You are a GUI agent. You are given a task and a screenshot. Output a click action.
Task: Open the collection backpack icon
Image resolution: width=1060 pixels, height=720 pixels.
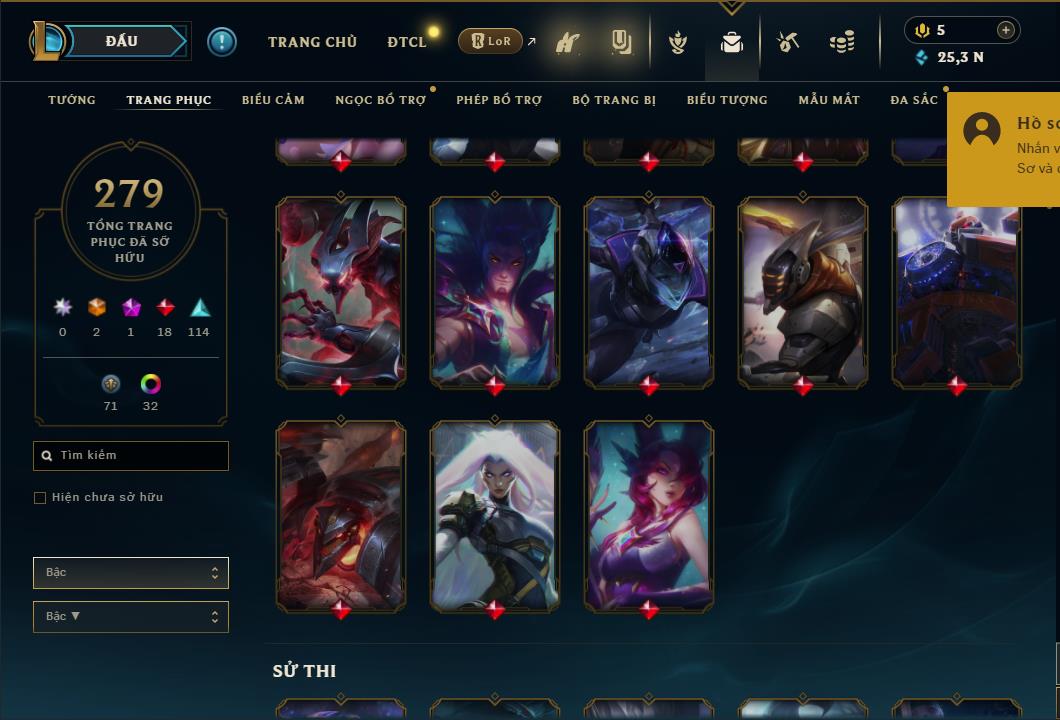coord(732,43)
